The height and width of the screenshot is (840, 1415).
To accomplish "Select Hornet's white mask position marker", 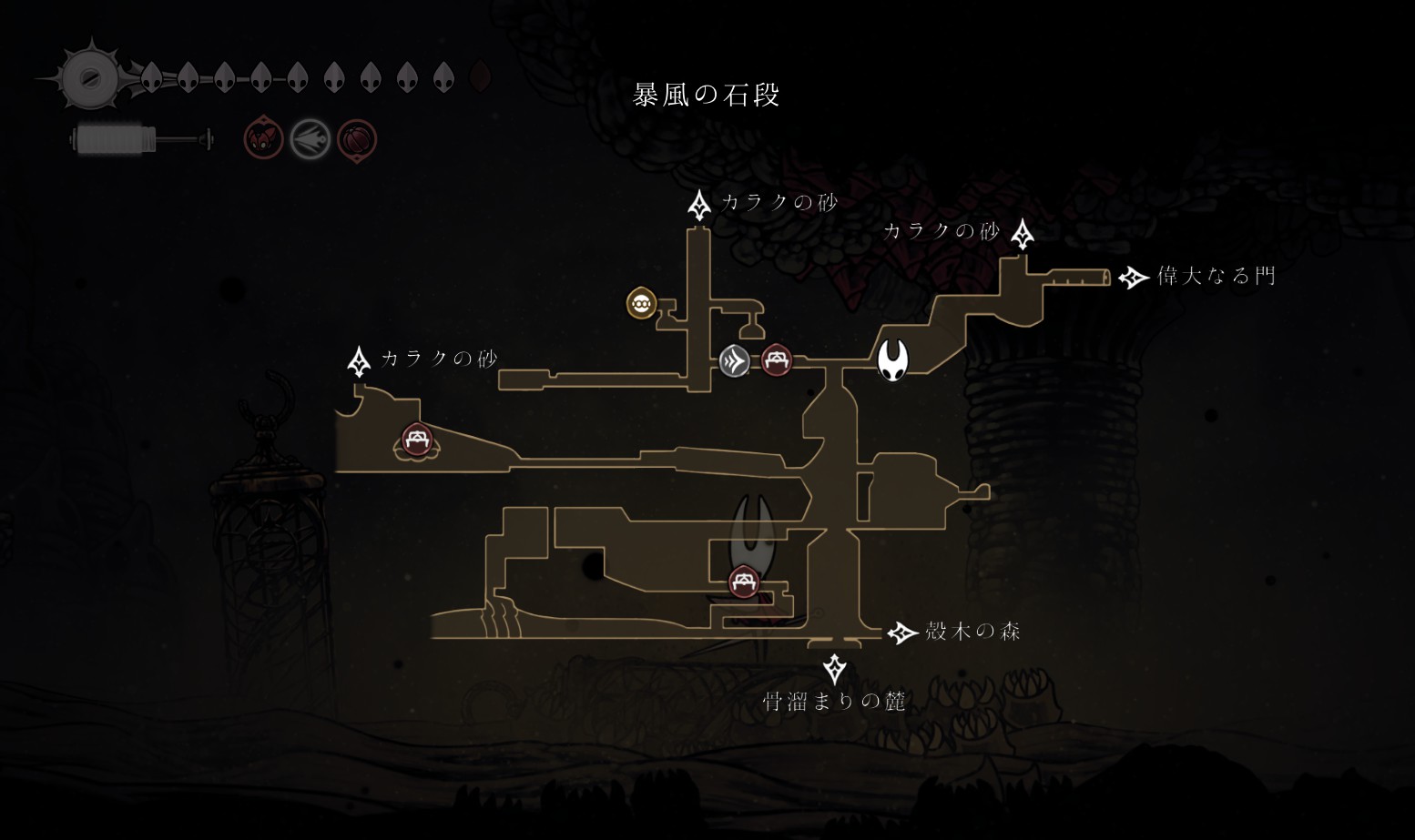I will point(892,359).
